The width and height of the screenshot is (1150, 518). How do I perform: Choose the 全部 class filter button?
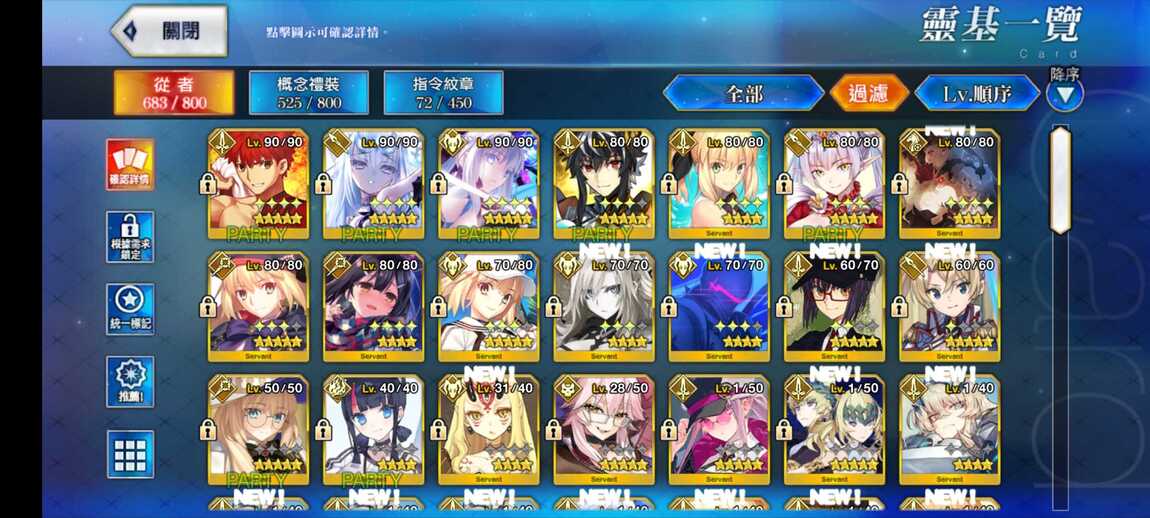pyautogui.click(x=743, y=94)
